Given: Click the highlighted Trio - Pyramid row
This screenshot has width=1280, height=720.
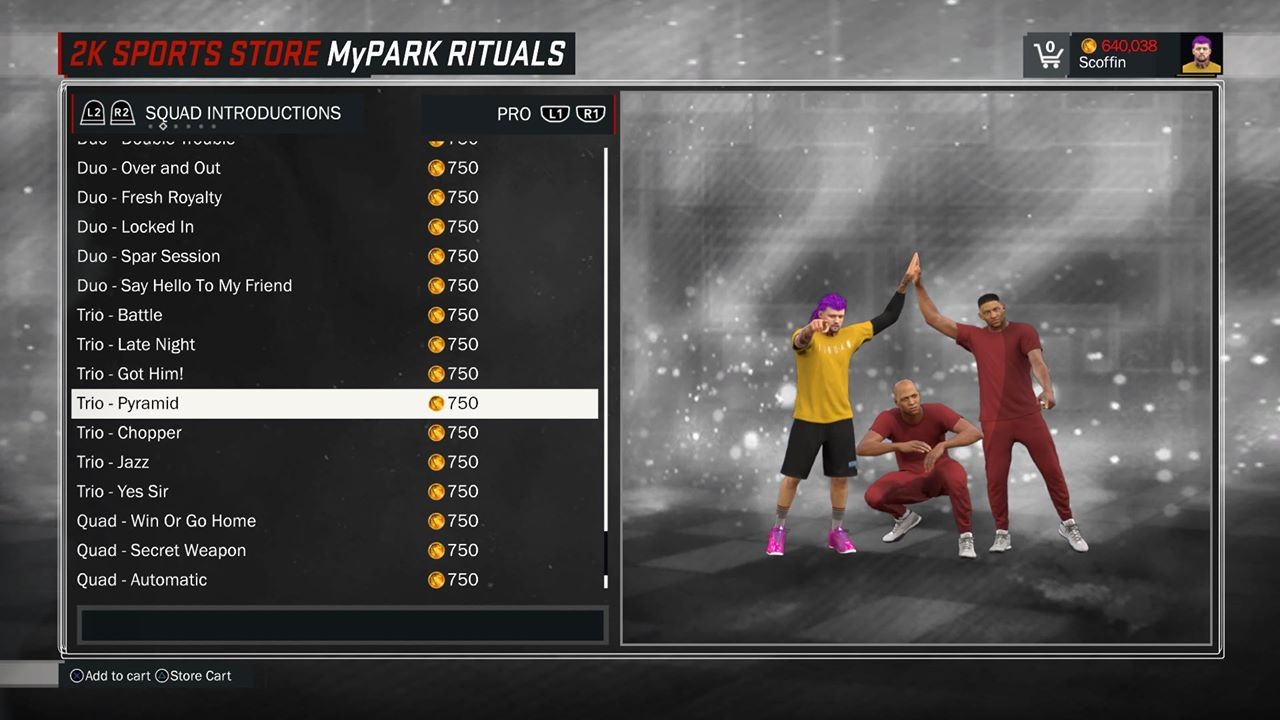Looking at the screenshot, I should pyautogui.click(x=335, y=403).
